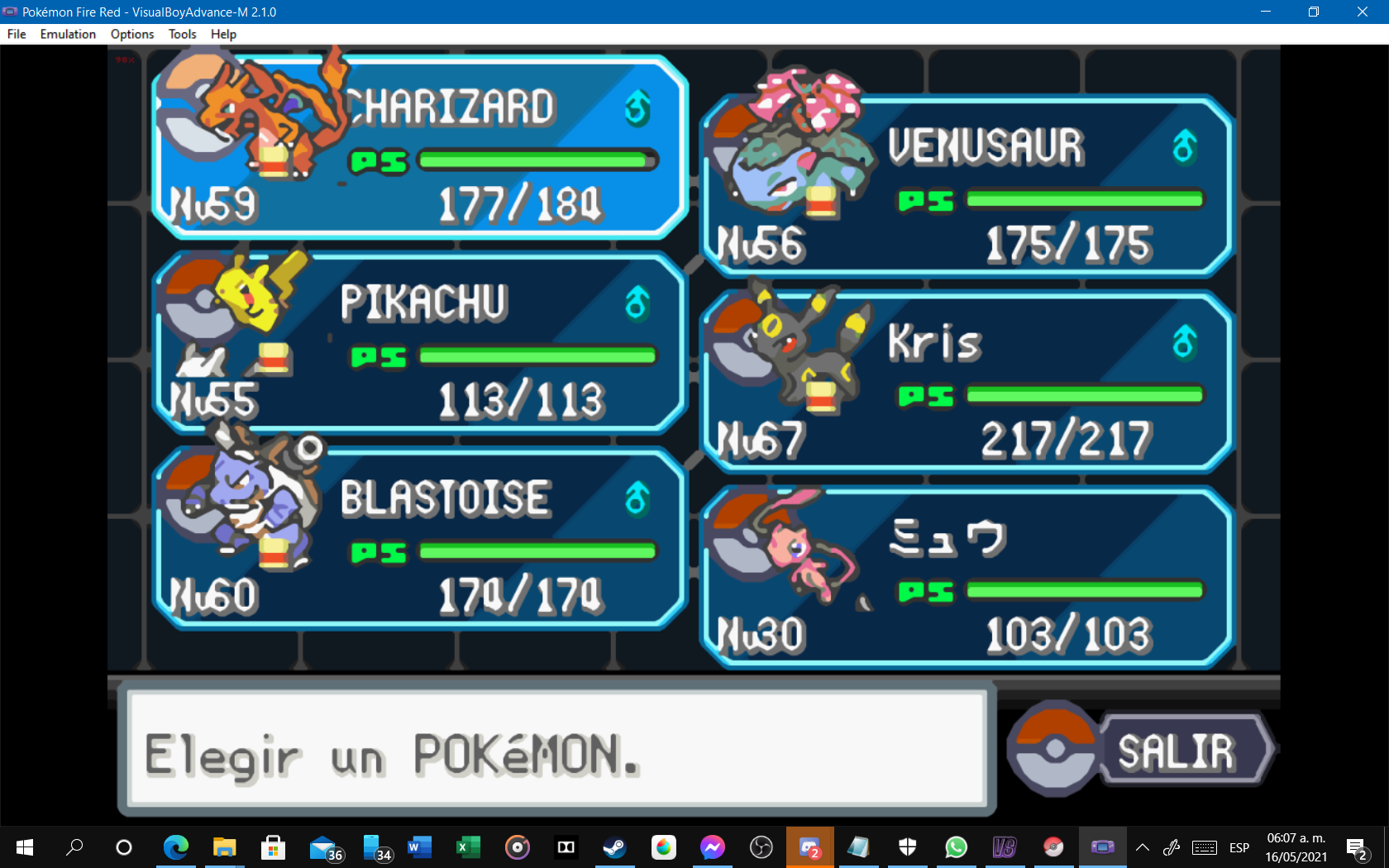Pick Blastoise party slot
Screen dimensions: 1389x868
click(x=422, y=539)
